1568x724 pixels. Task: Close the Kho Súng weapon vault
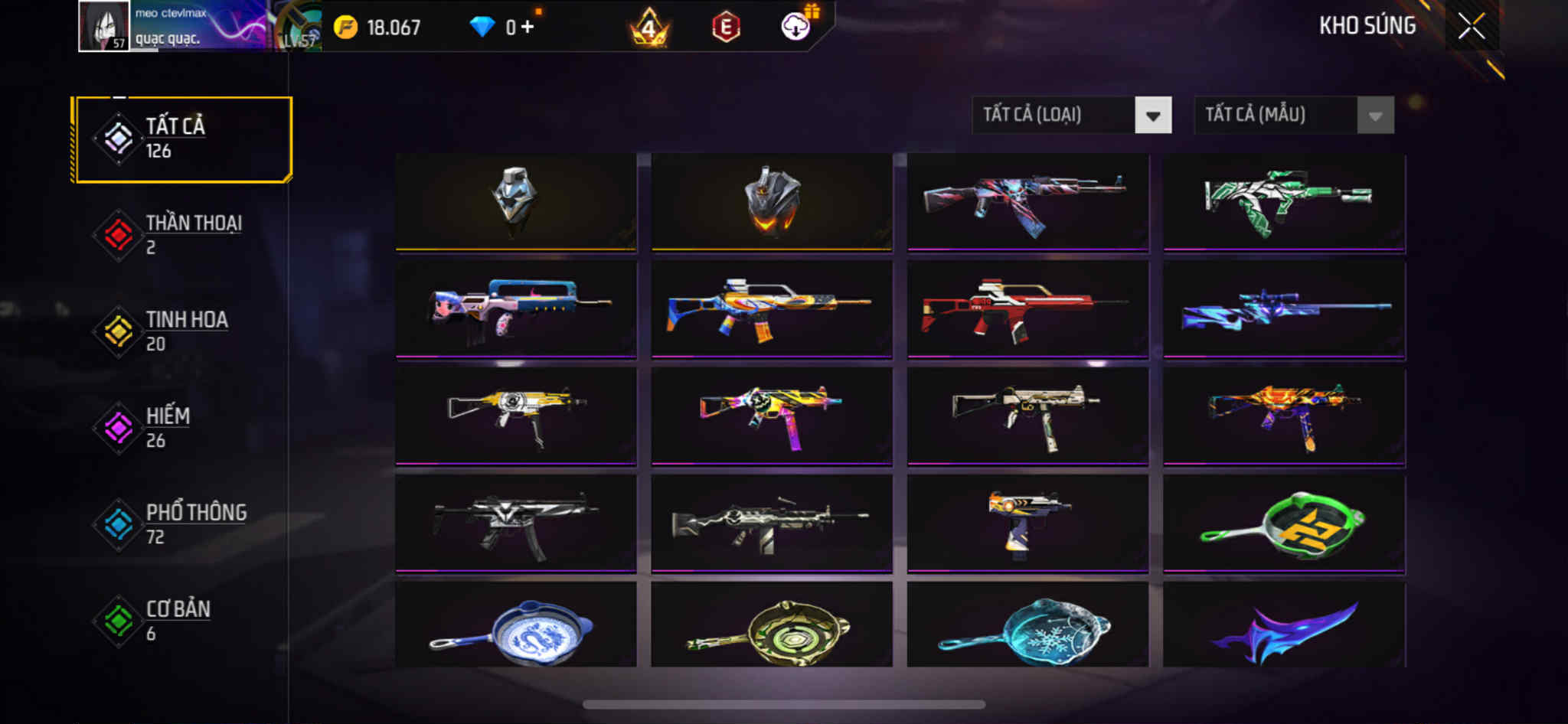pos(1471,27)
